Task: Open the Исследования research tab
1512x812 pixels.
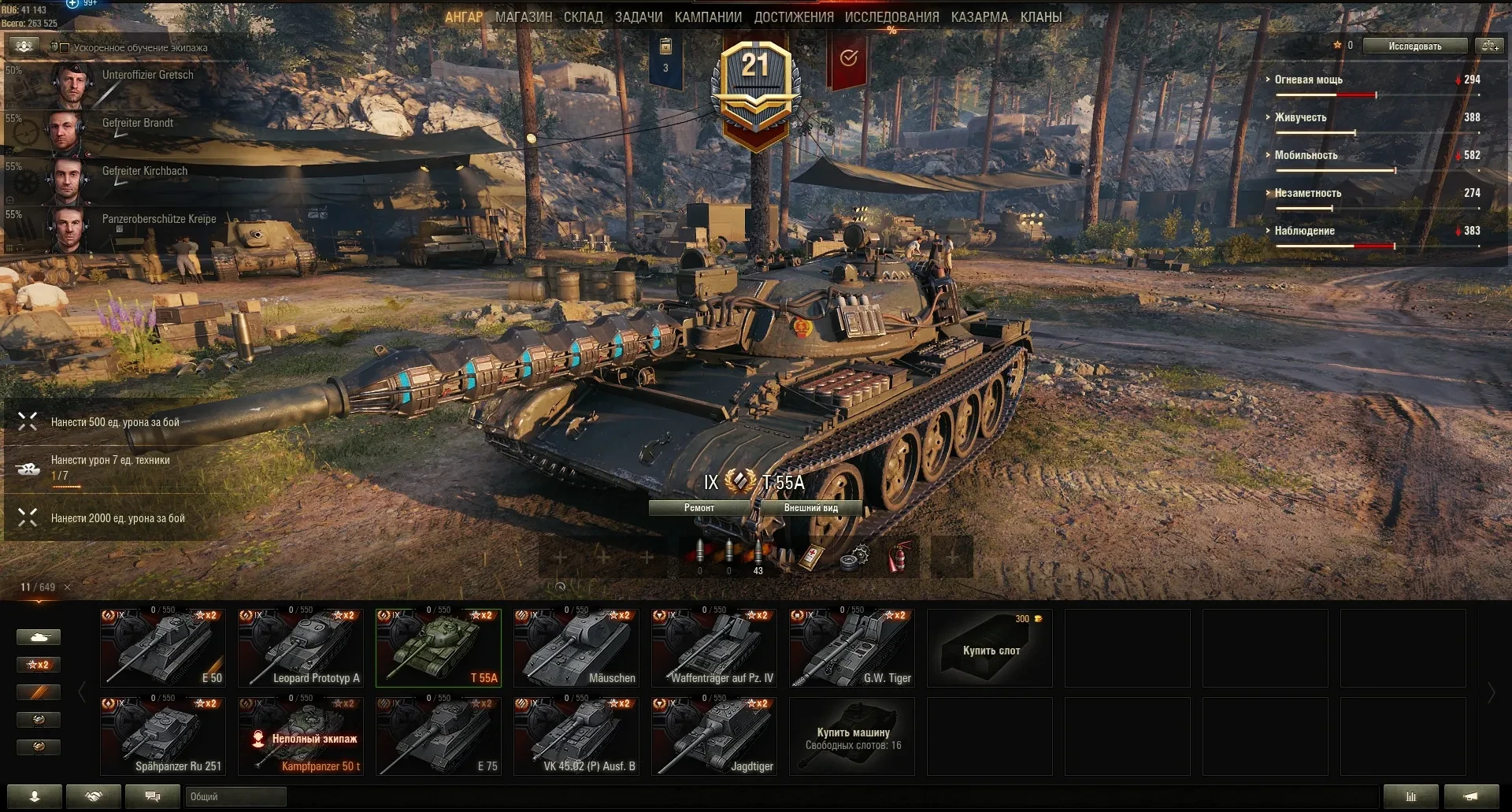Action: click(x=891, y=17)
